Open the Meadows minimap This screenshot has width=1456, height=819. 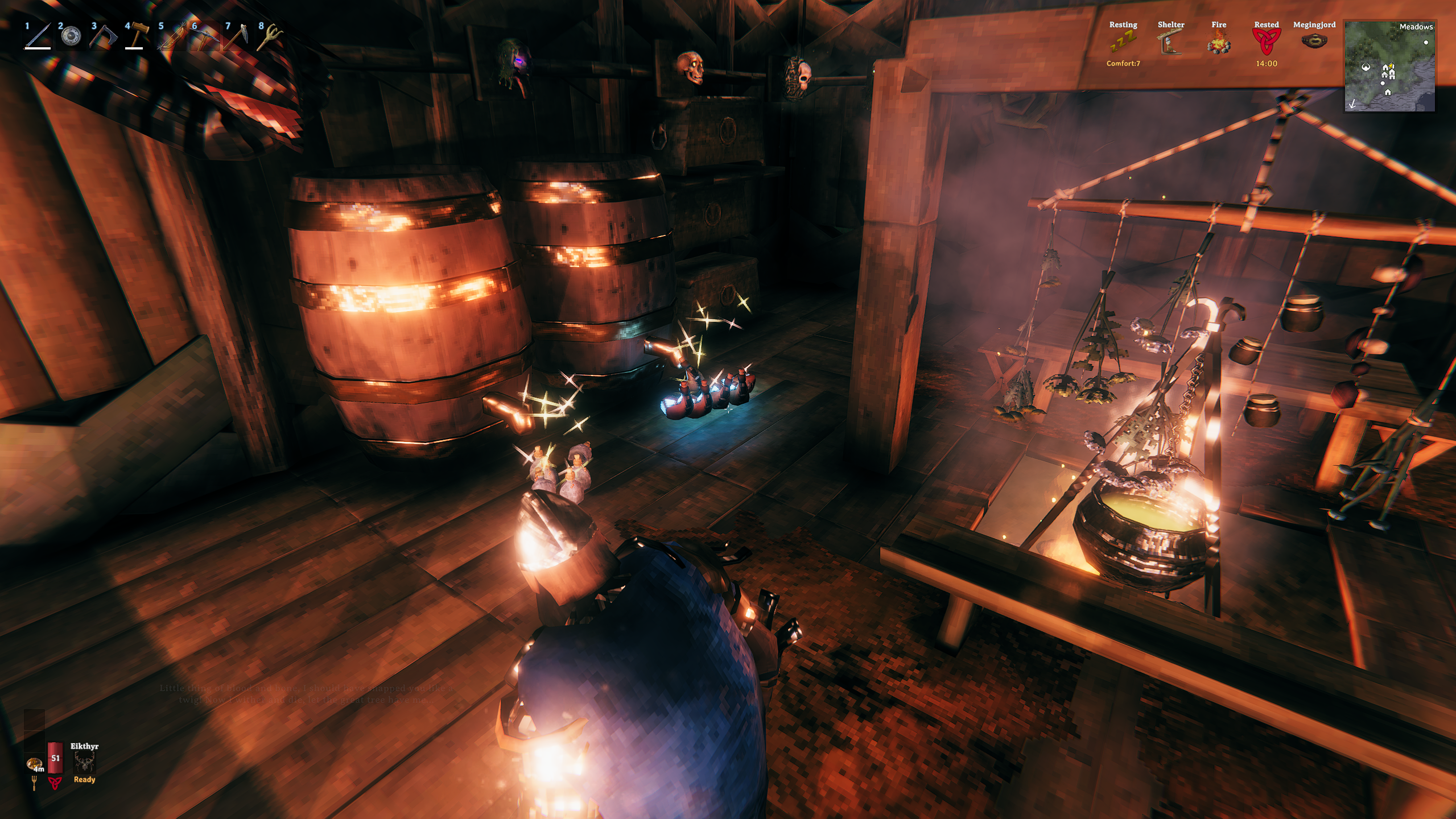point(1389,66)
